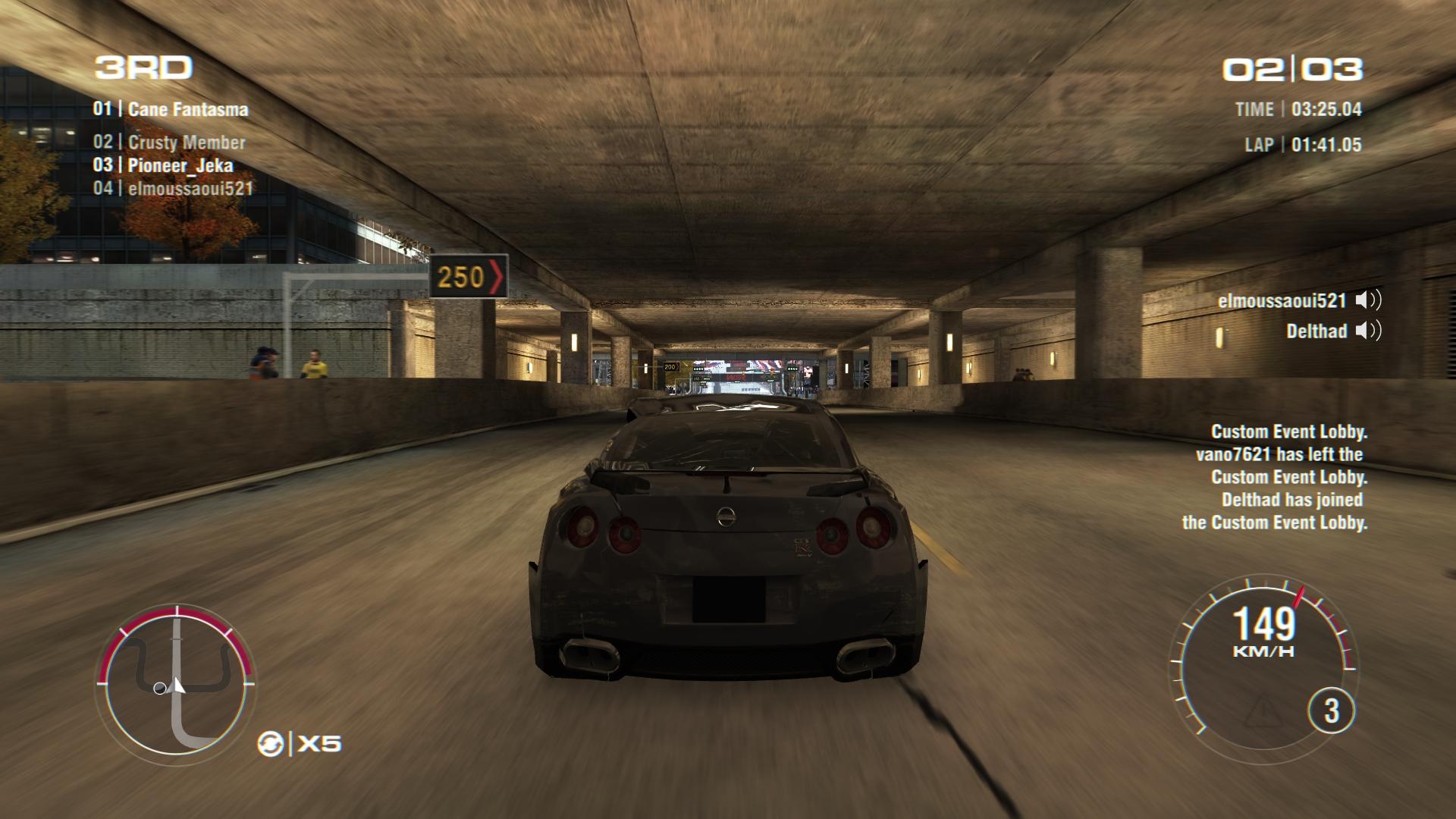This screenshot has width=1456, height=819.
Task: Click the damage warning triangle icon
Action: 1263,711
